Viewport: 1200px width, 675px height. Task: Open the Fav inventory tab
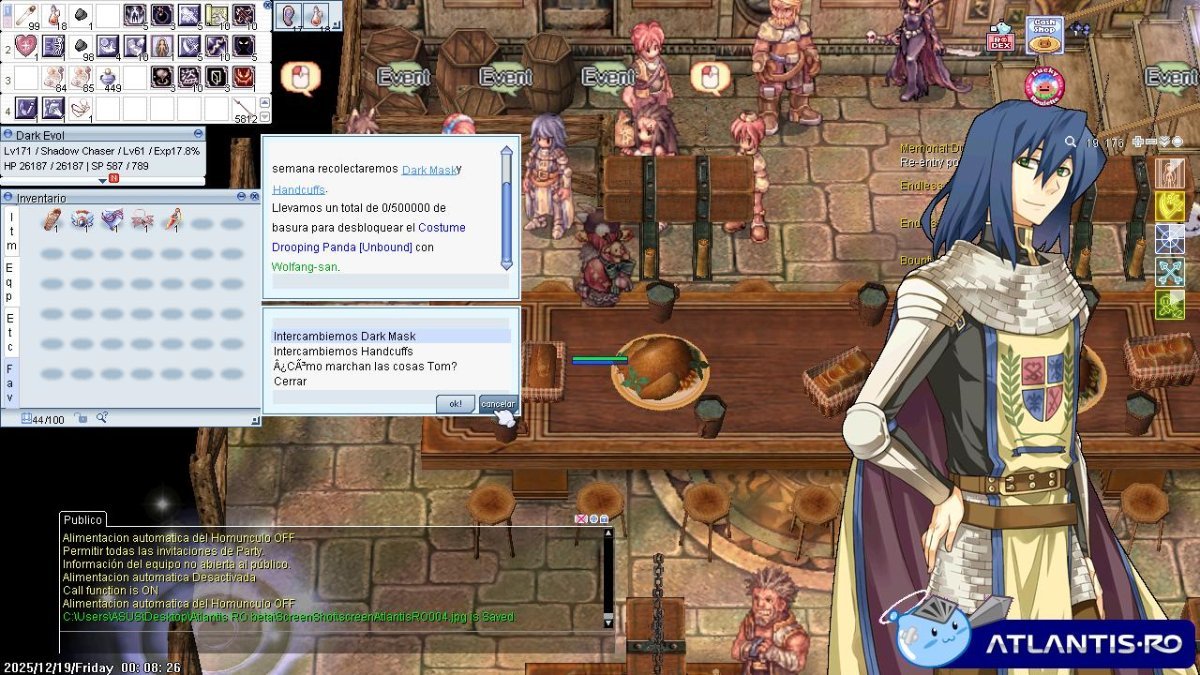pos(10,382)
